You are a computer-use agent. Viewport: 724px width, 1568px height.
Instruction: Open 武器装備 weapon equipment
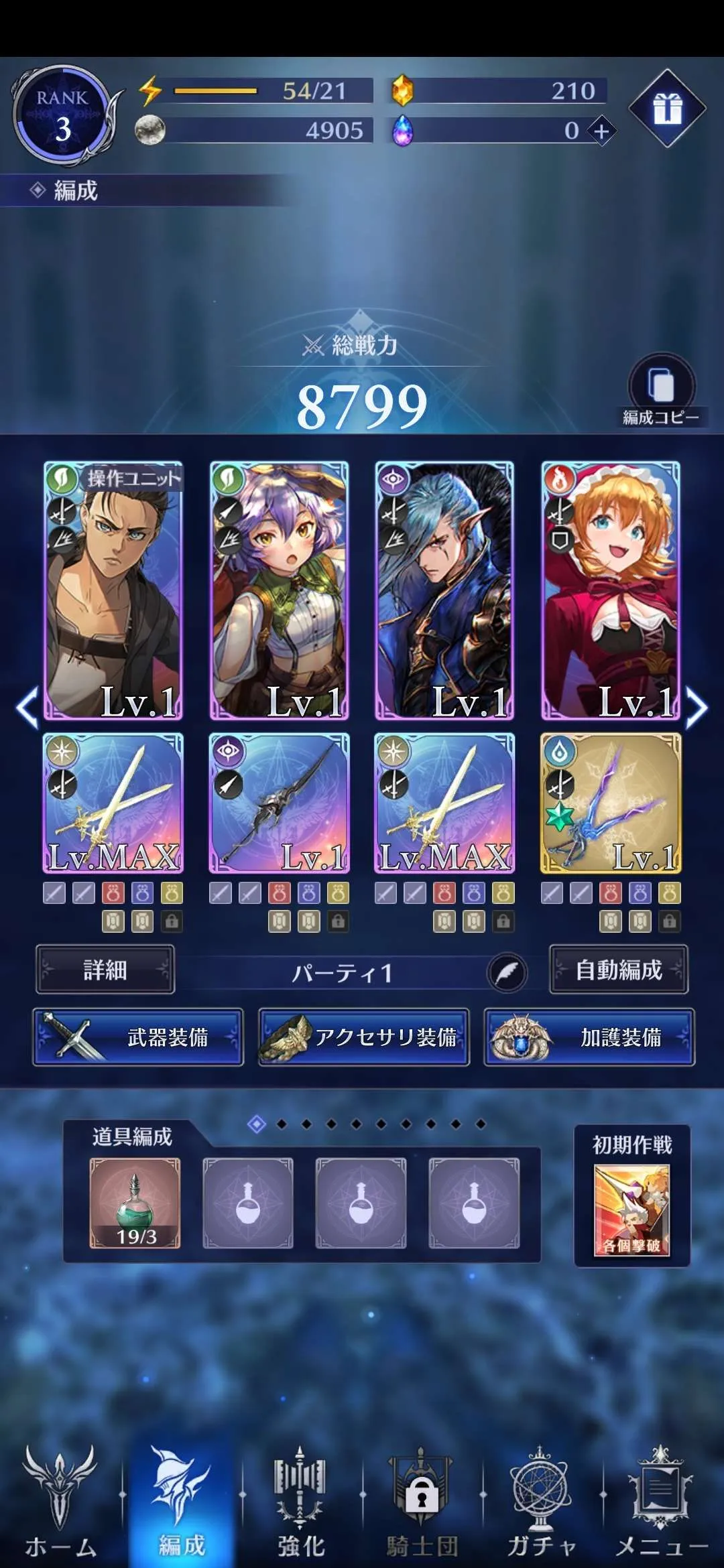[138, 1037]
